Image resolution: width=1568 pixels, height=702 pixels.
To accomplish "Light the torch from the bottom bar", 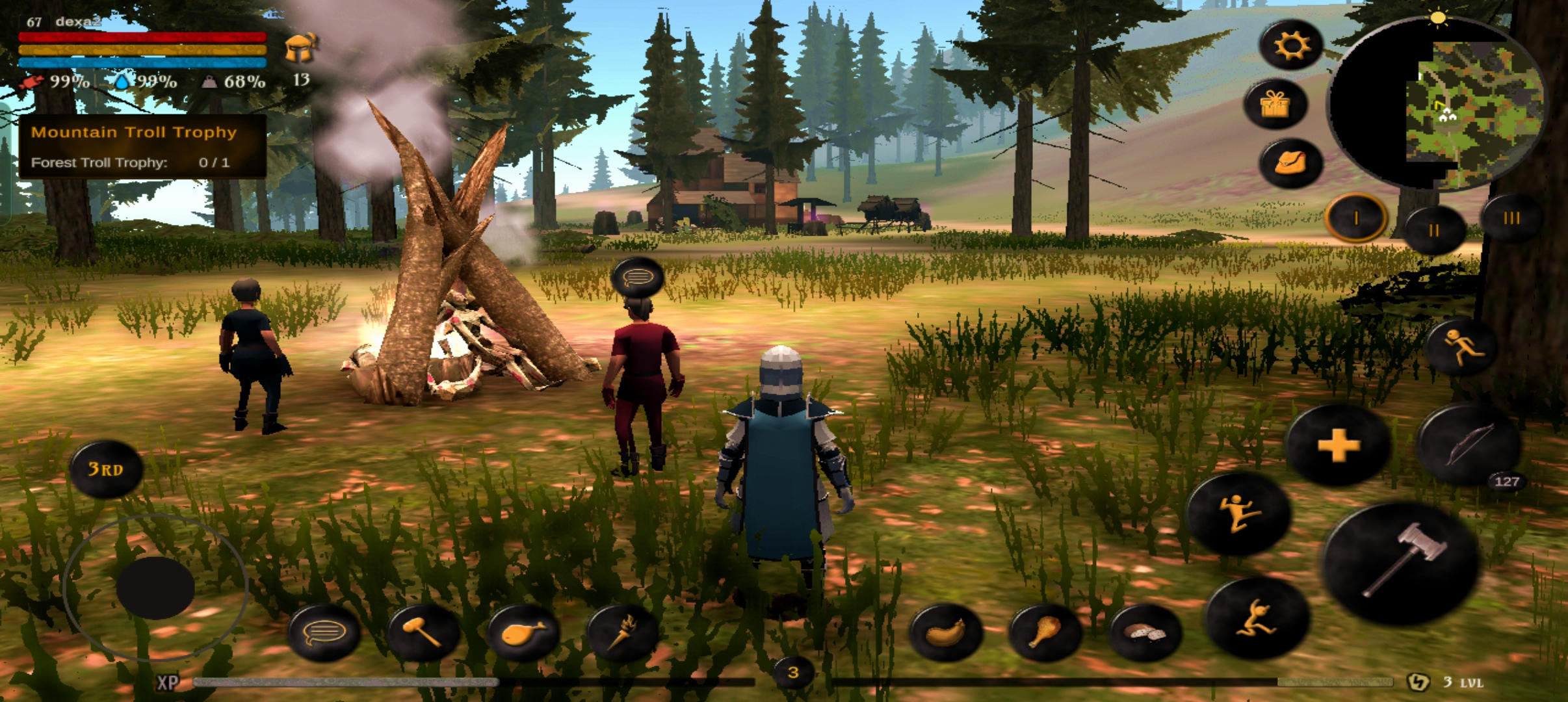I will [621, 632].
